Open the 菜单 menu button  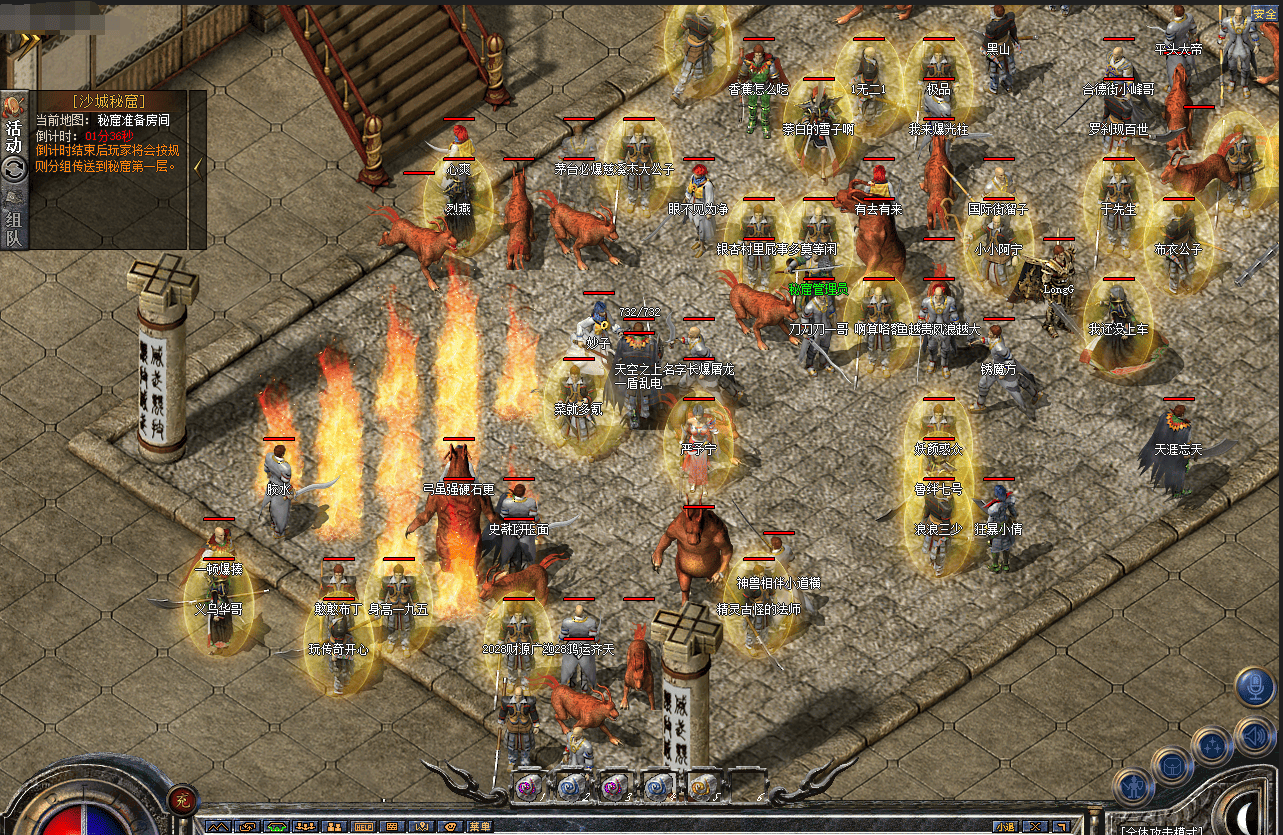click(x=479, y=827)
